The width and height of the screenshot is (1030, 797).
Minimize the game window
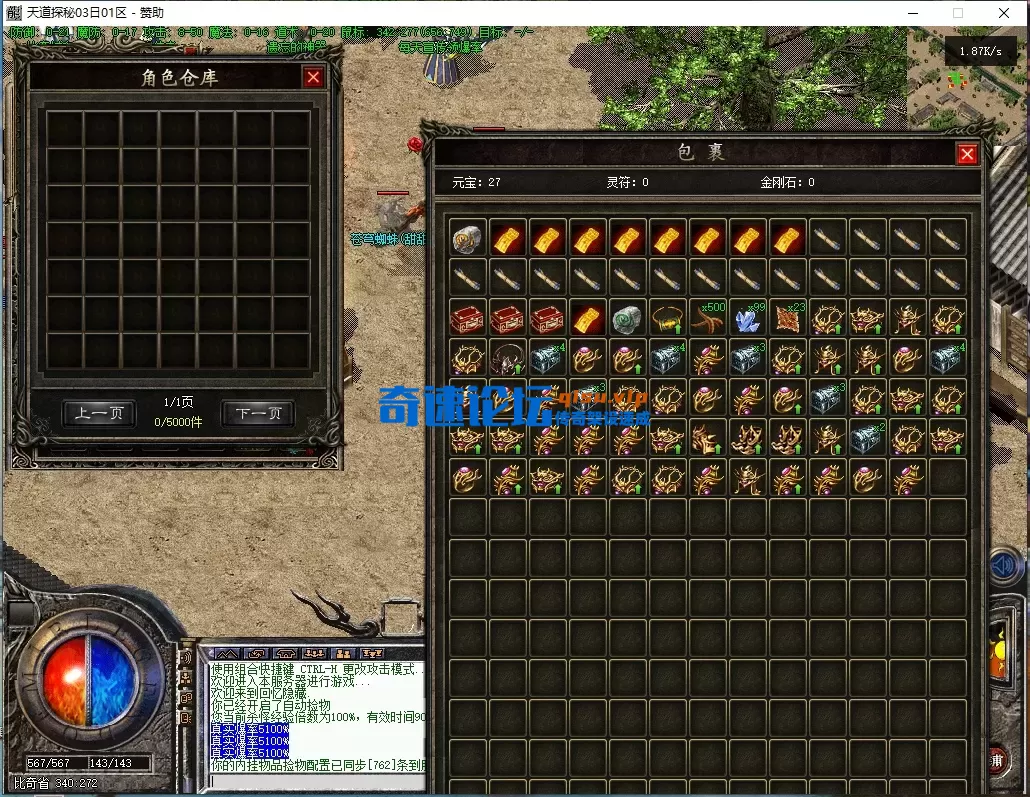[913, 13]
